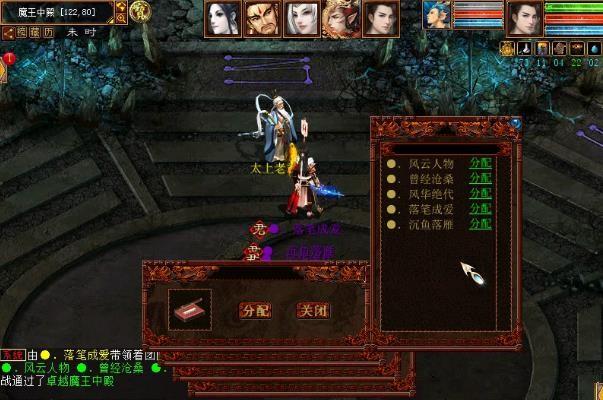Select the fifth party member portrait
603x400 pixels.
click(379, 18)
